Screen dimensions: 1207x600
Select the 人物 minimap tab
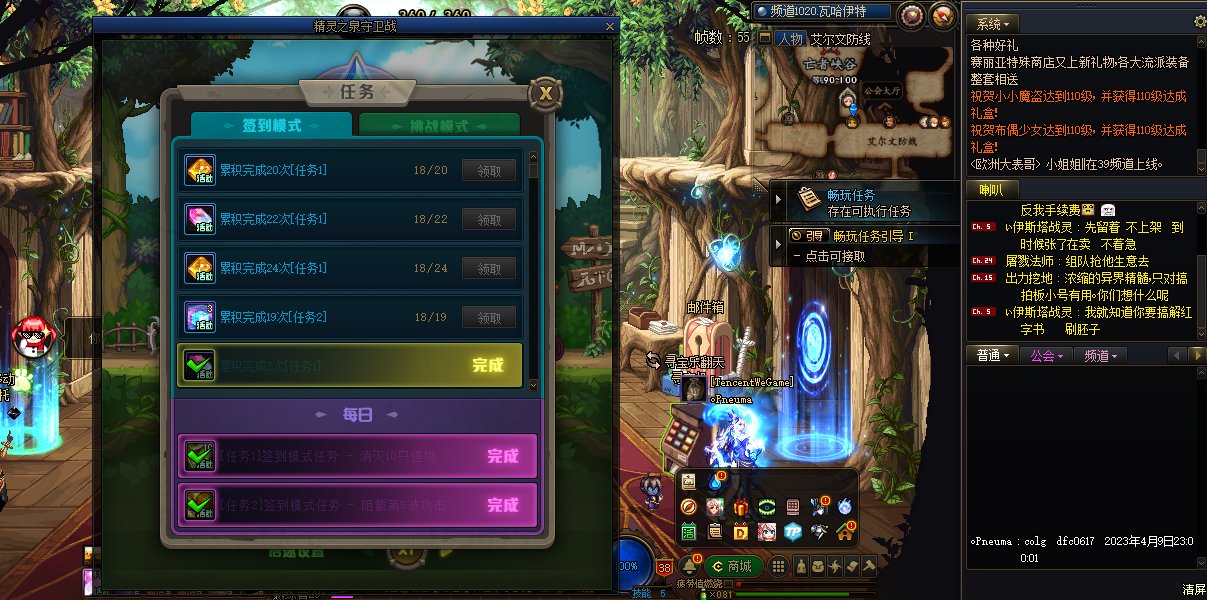click(790, 39)
